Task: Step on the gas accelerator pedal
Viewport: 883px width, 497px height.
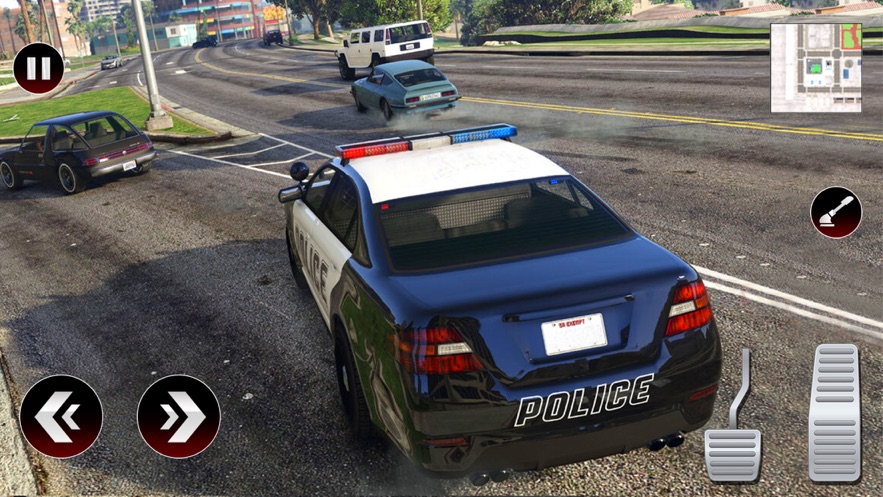Action: coord(834,413)
